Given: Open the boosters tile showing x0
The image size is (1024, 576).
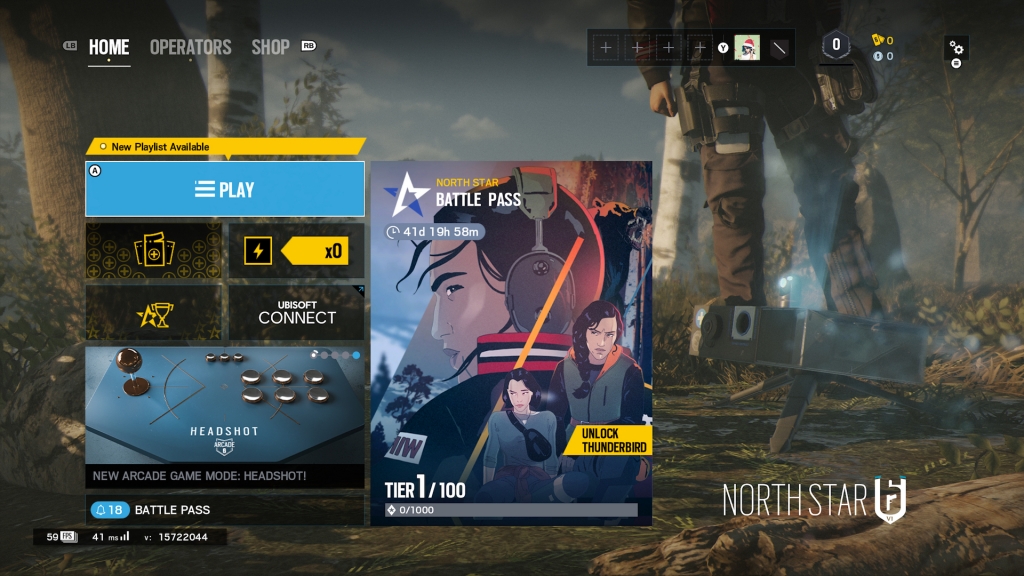Looking at the screenshot, I should pyautogui.click(x=297, y=251).
